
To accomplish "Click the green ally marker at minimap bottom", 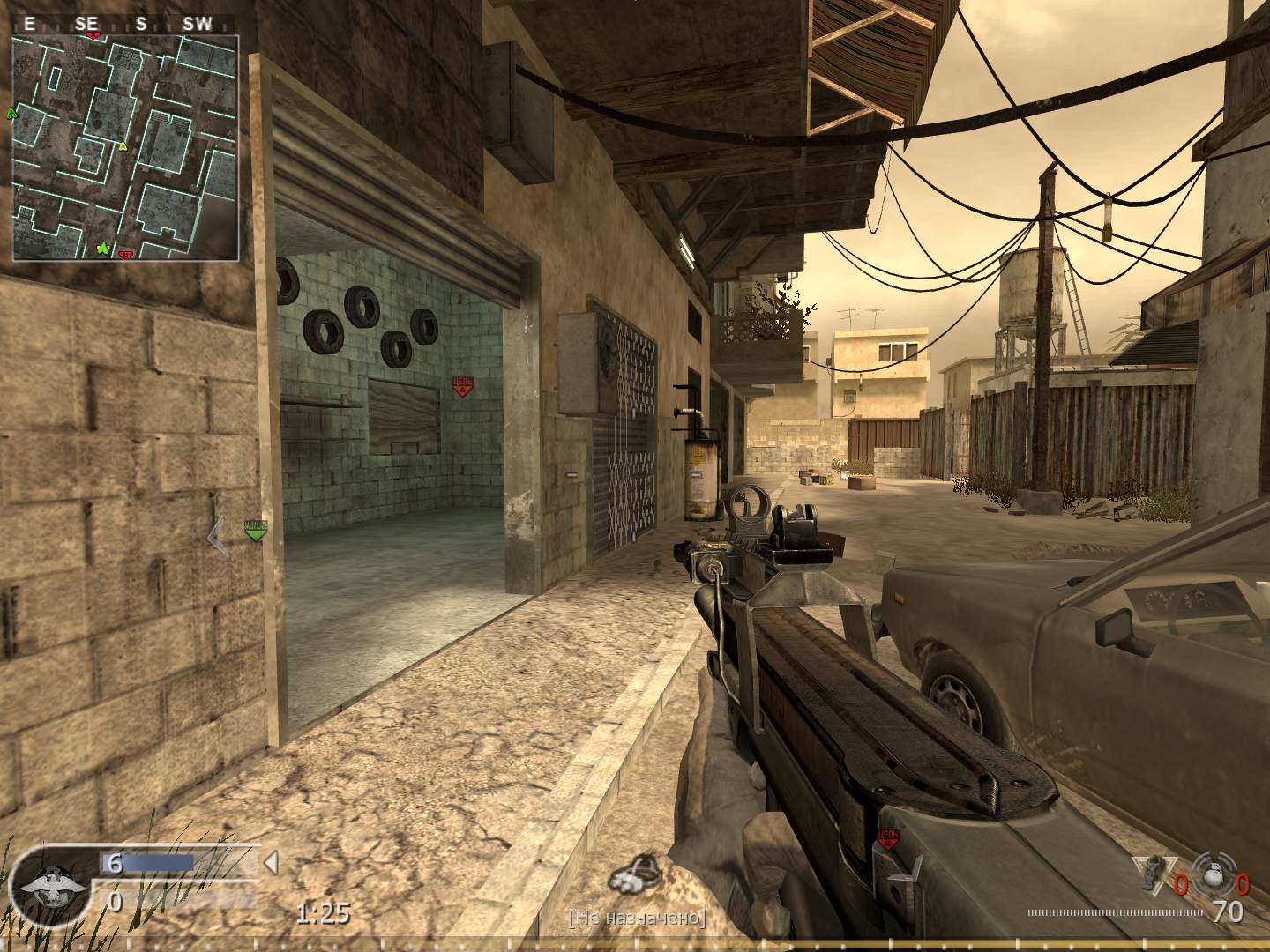I will [101, 248].
